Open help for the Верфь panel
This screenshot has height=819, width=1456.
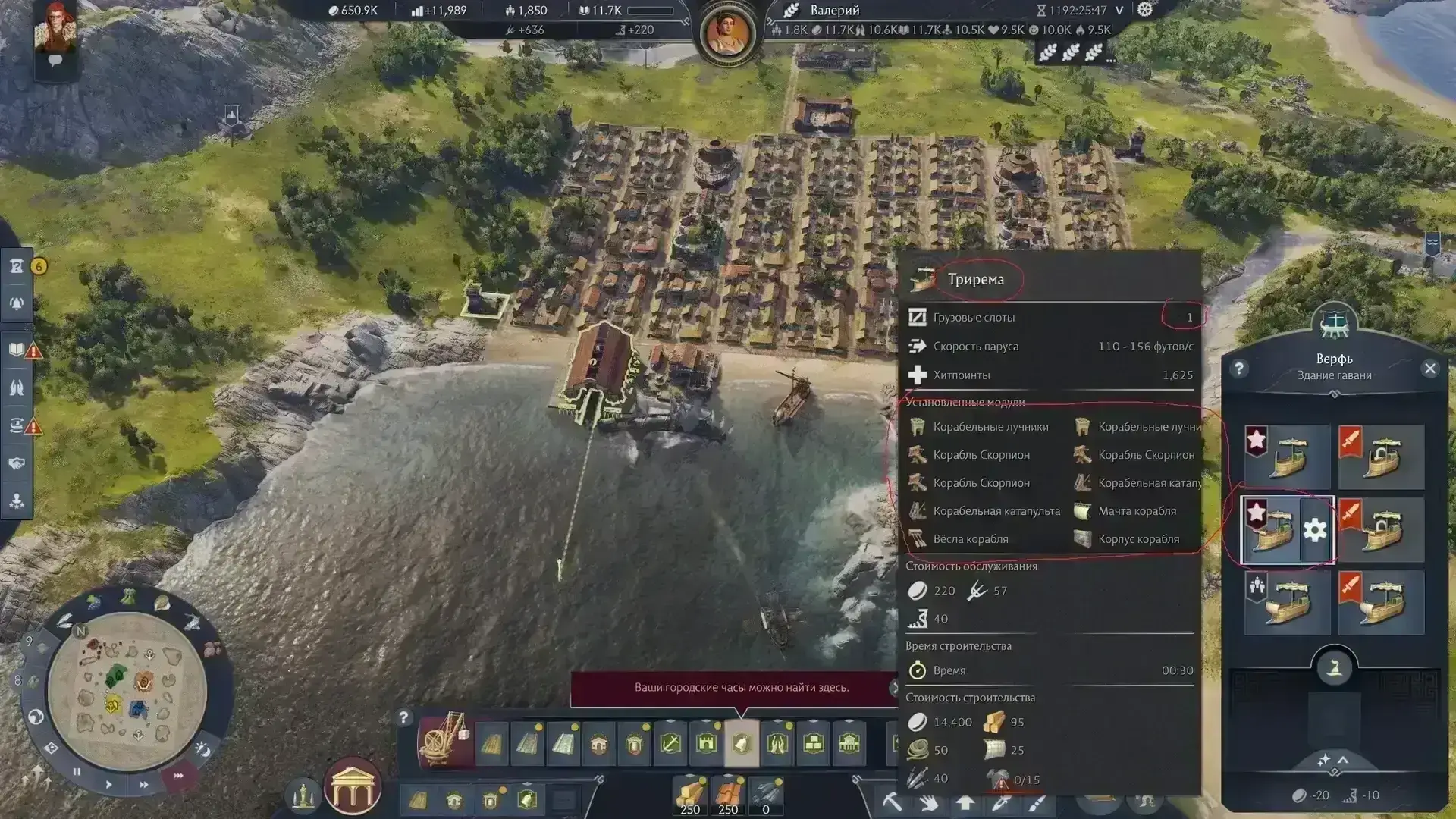[1239, 369]
